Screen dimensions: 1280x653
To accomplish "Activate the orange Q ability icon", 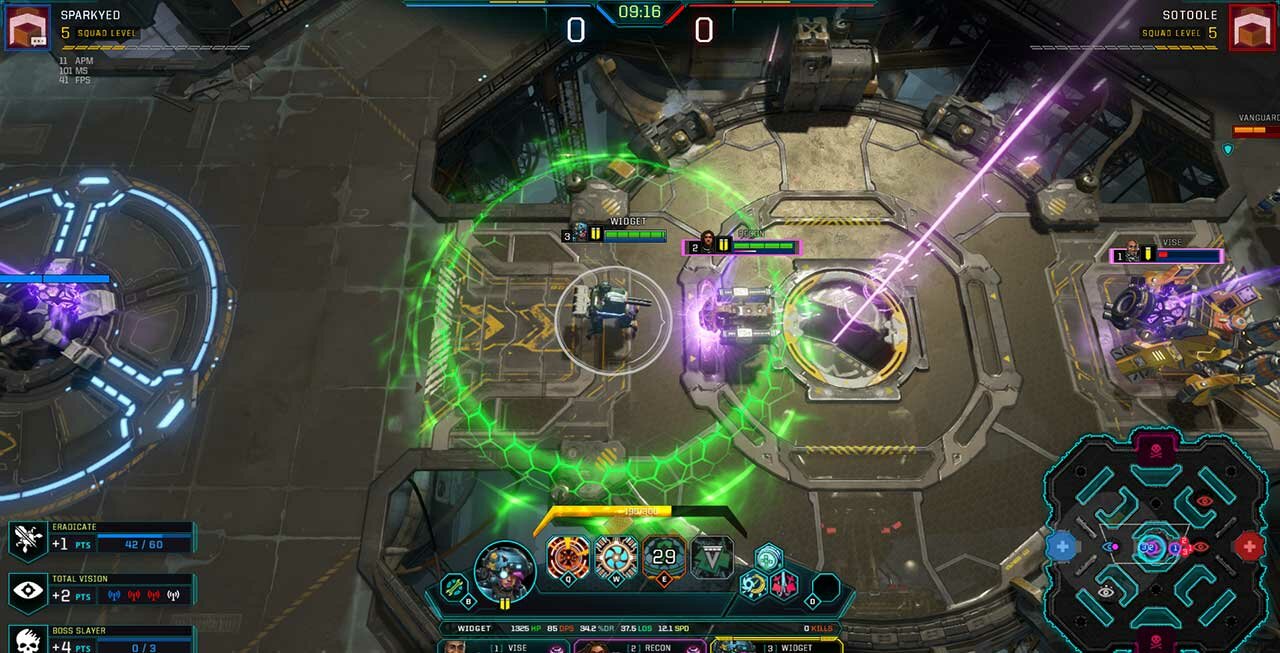I will pyautogui.click(x=568, y=557).
